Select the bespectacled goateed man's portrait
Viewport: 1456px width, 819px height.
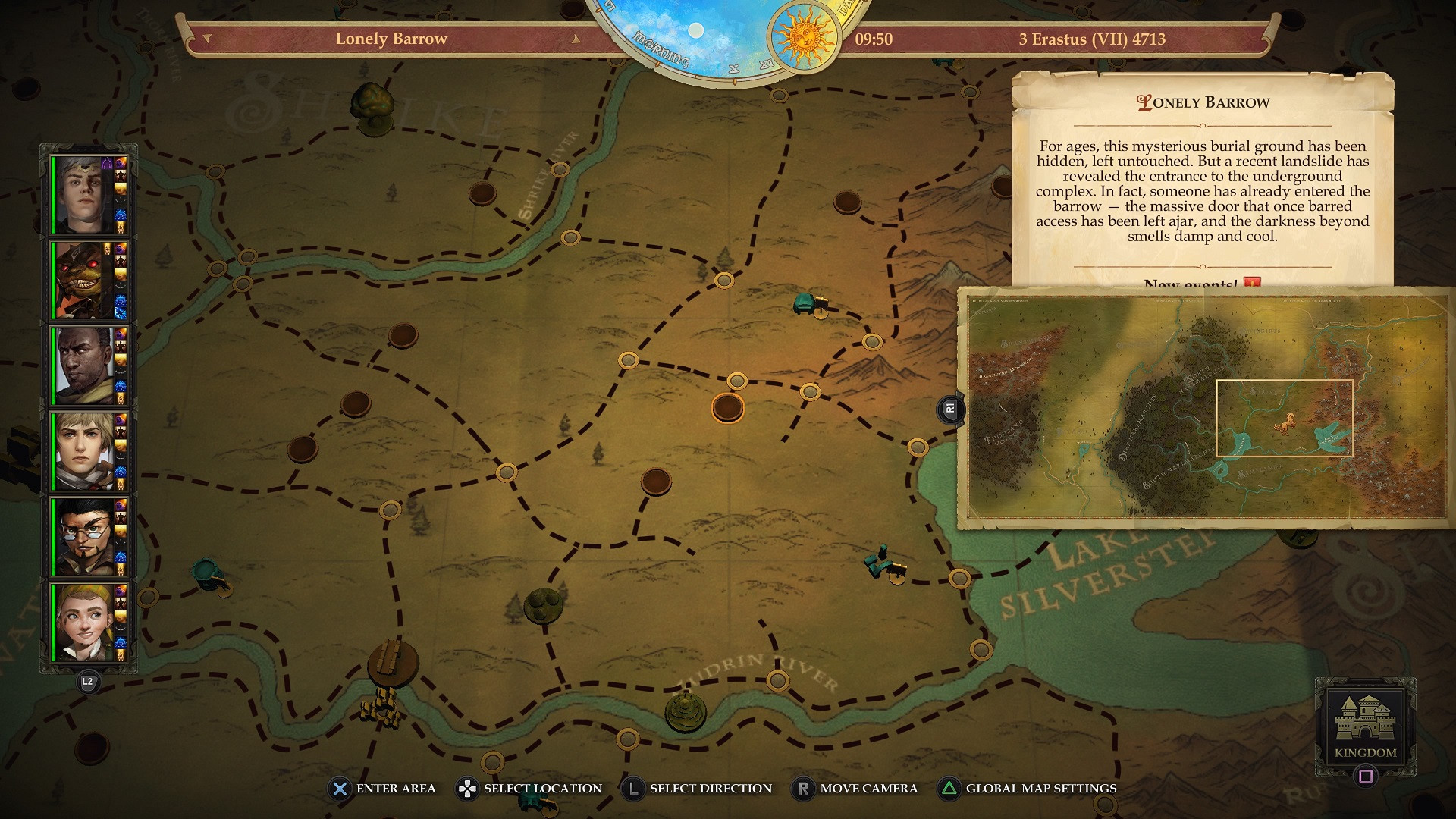click(83, 537)
